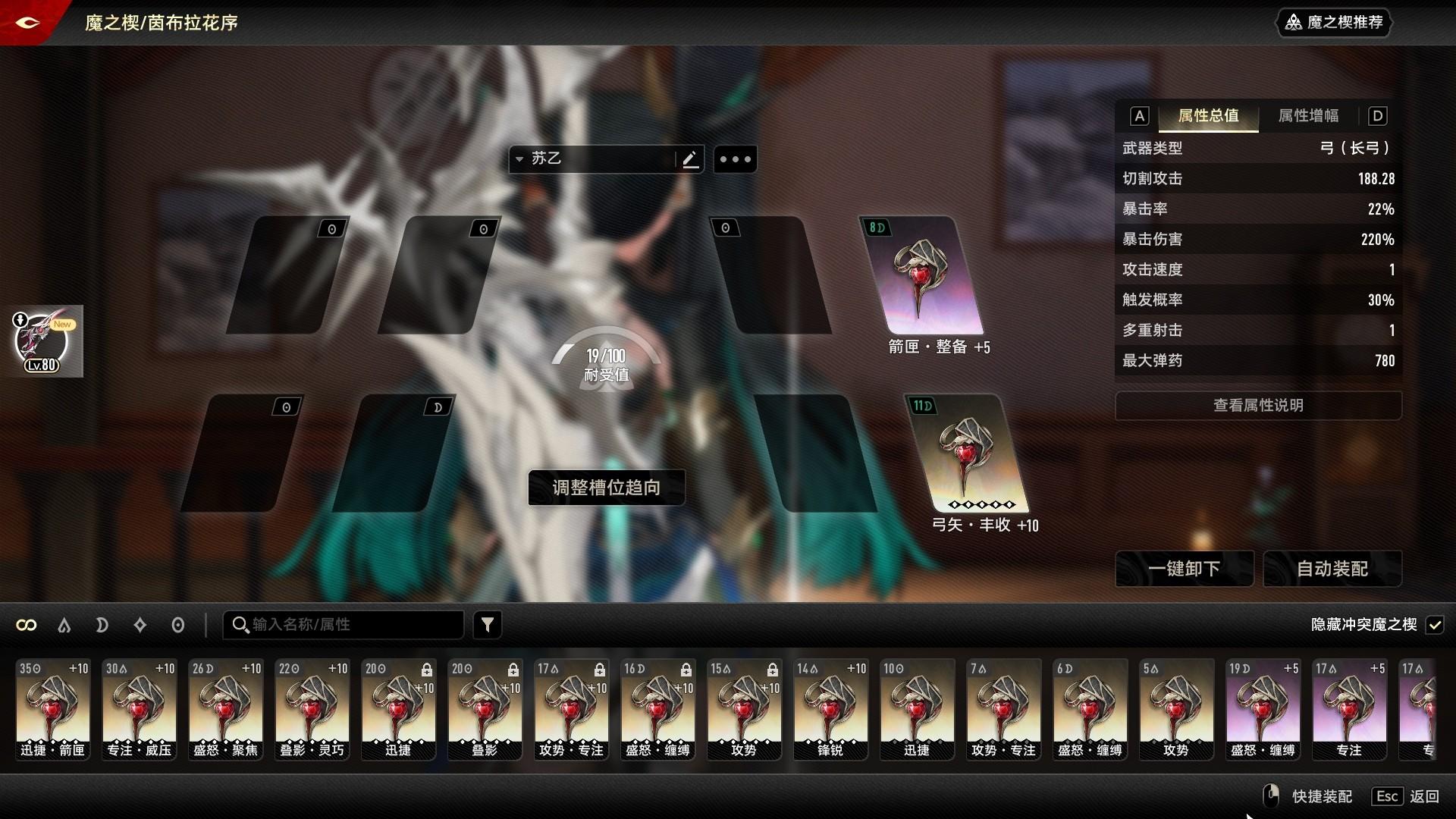Select the 锋锐 wedge card
Viewport: 1456px width, 819px height.
(830, 709)
